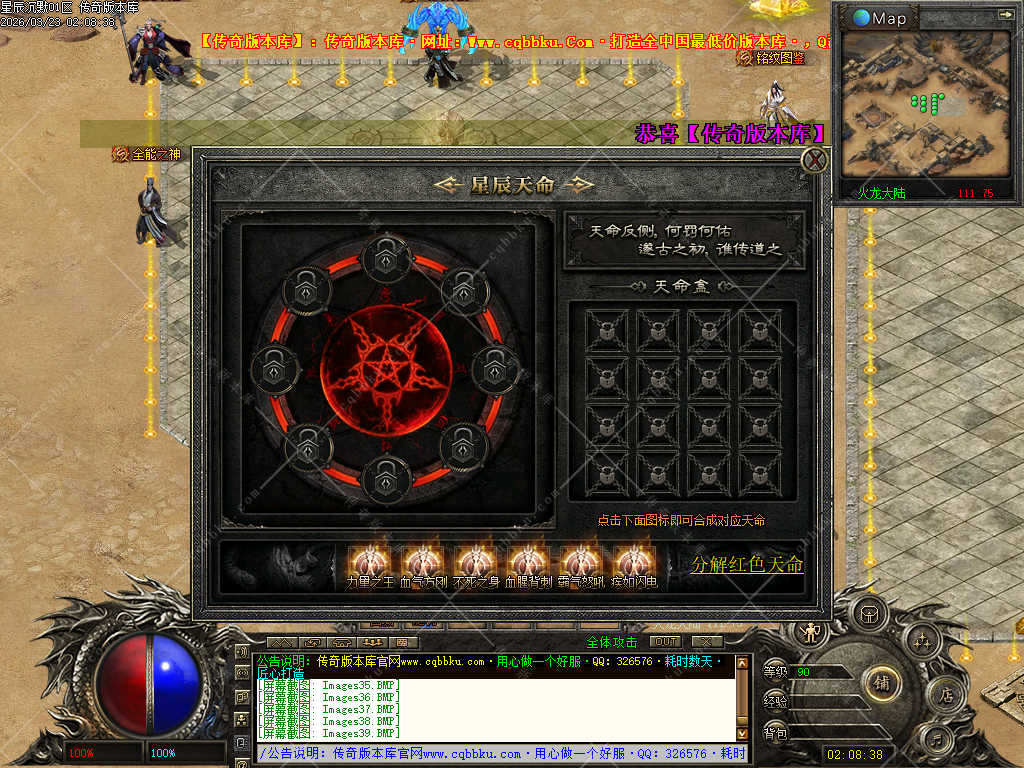This screenshot has width=1024, height=768.
Task: Pick the 霸气怒吼 destiny icon
Action: pyautogui.click(x=581, y=562)
